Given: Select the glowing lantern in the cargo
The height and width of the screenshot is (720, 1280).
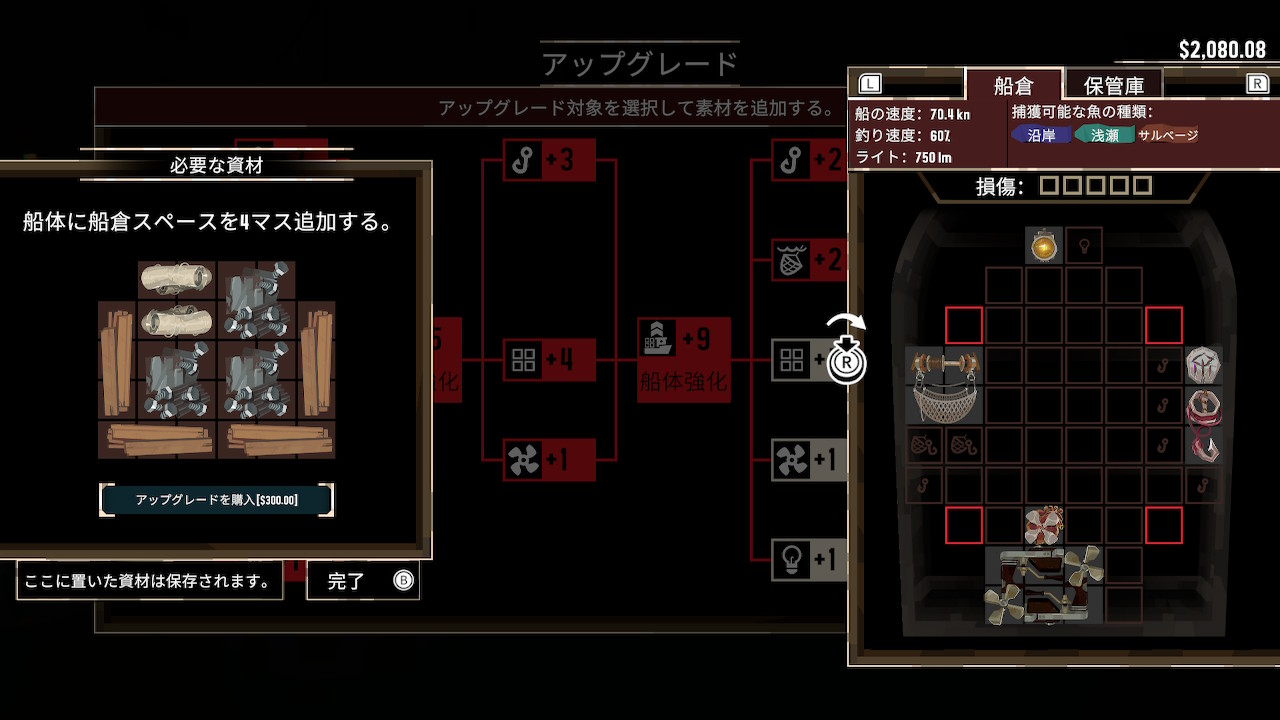Looking at the screenshot, I should [x=1043, y=245].
